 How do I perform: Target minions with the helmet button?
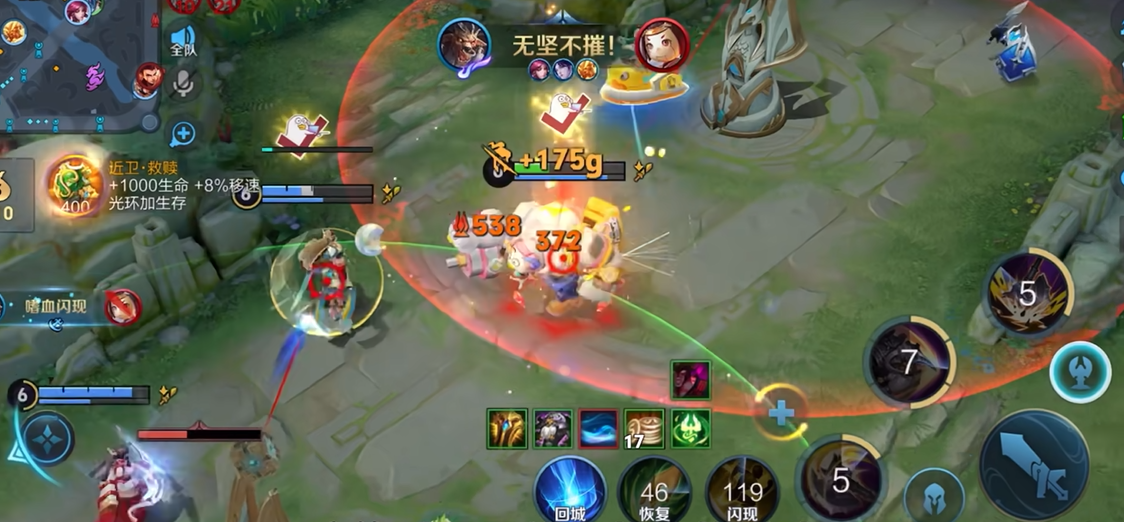934,496
